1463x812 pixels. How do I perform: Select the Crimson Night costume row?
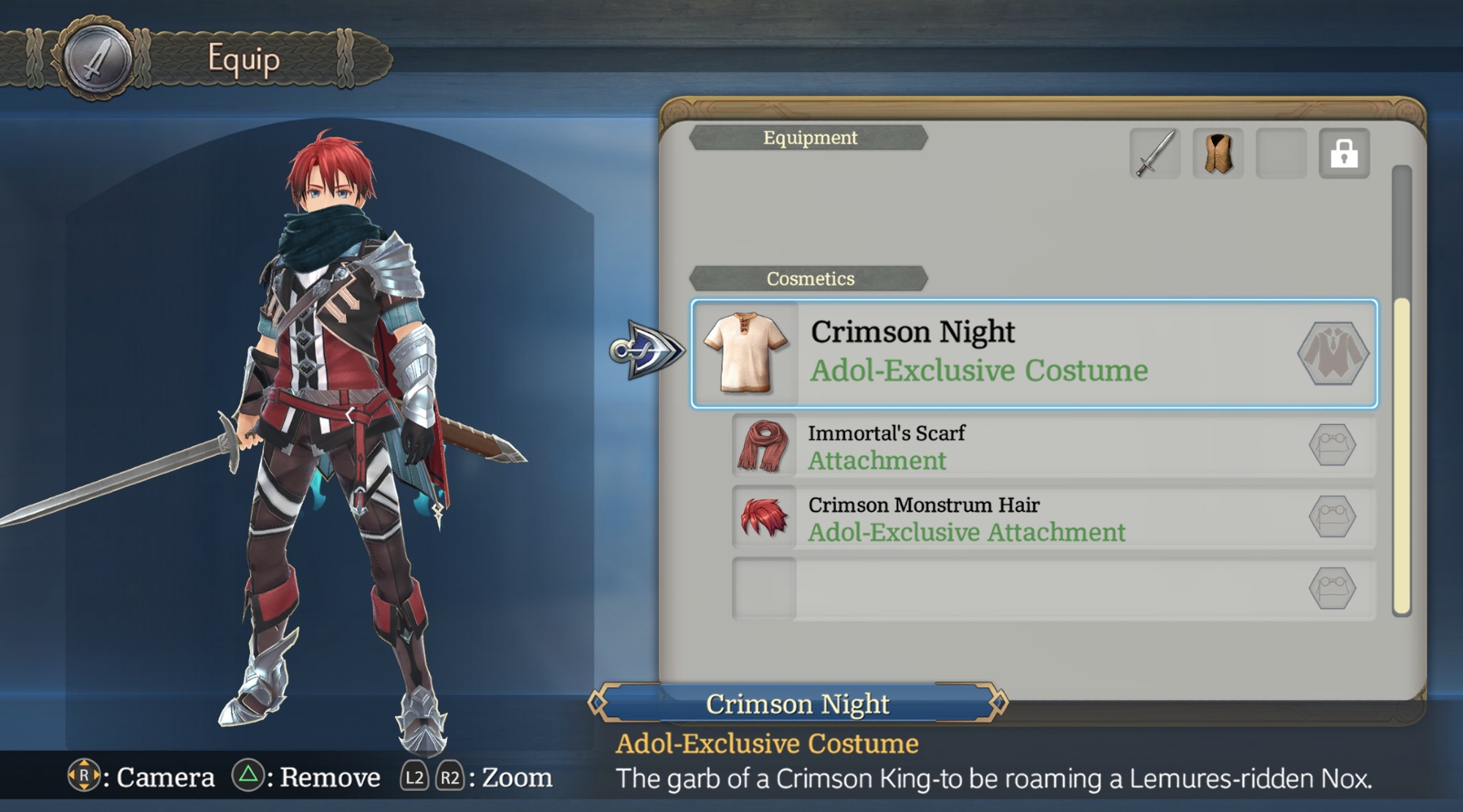point(1034,353)
